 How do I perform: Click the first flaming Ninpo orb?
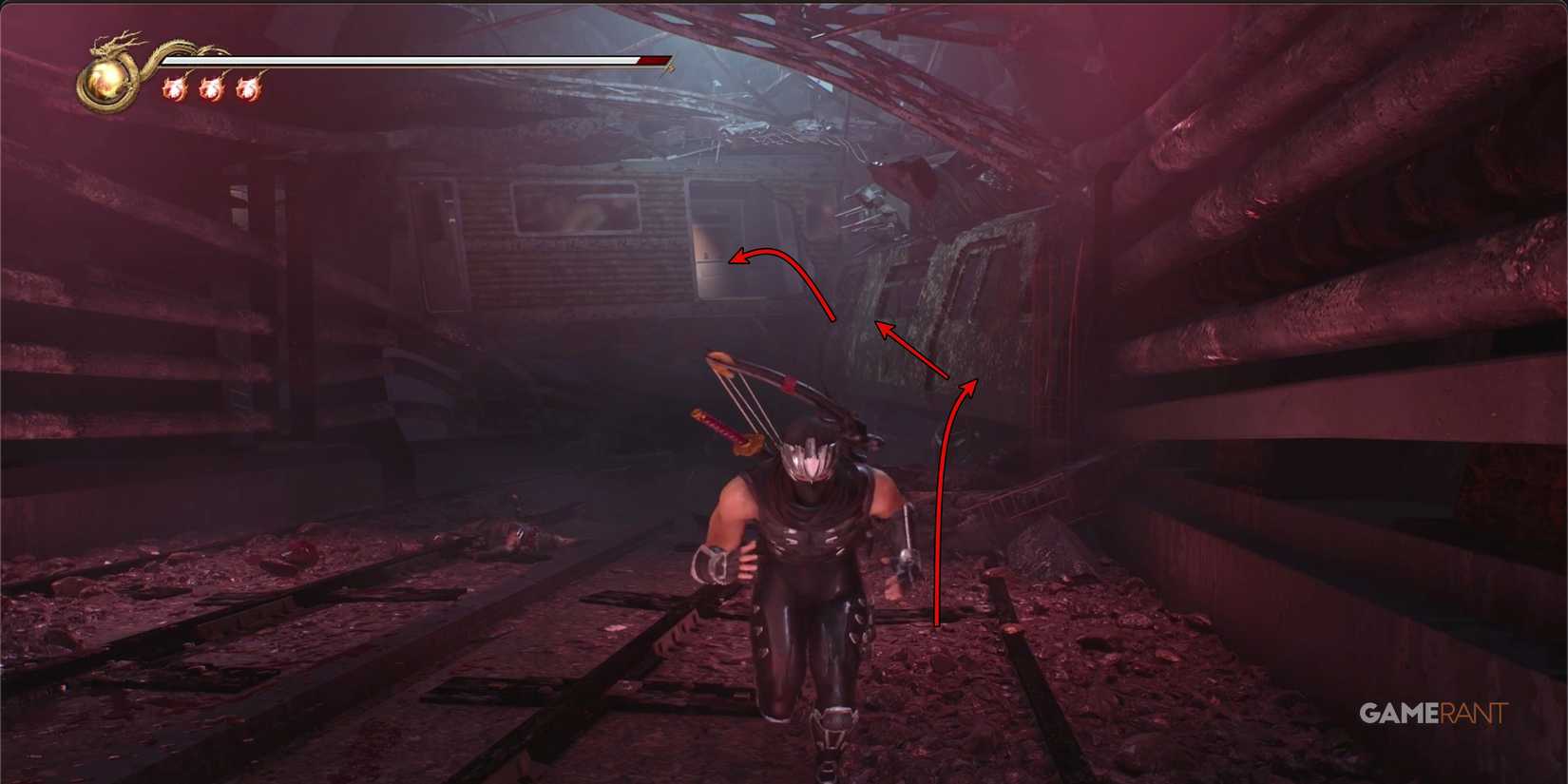[x=173, y=90]
